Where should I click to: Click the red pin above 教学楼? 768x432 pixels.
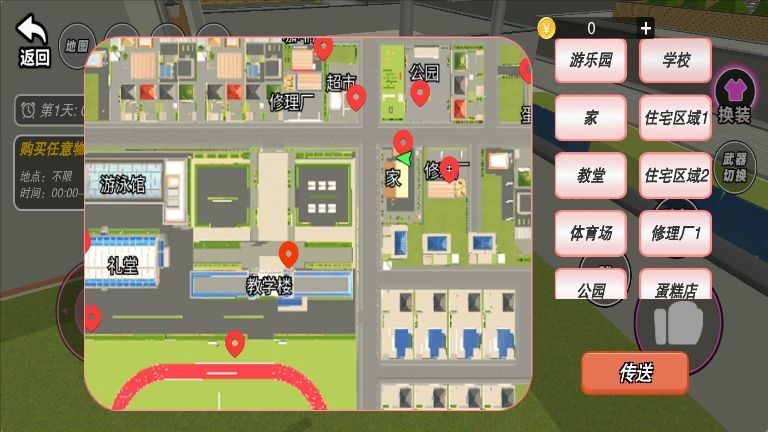pyautogui.click(x=288, y=254)
